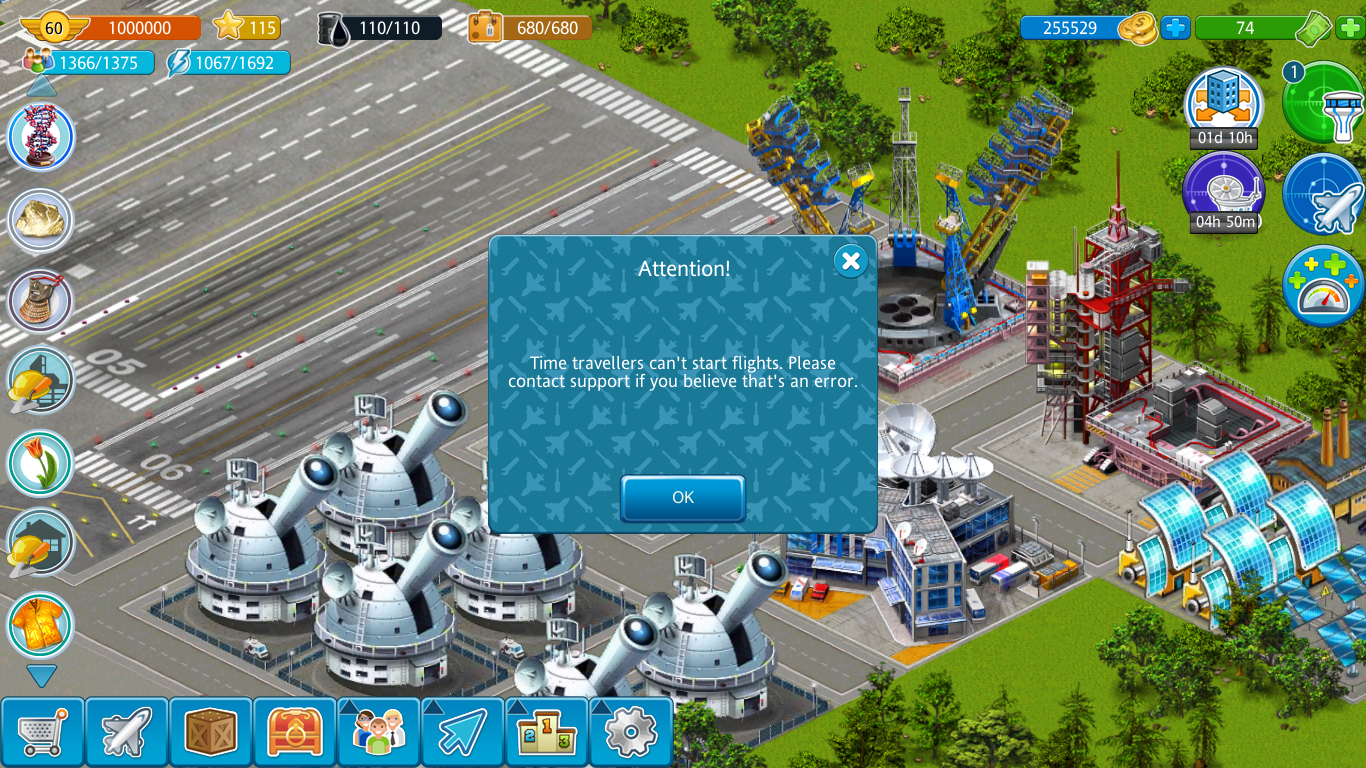Open the gauge bonus boosts icon

coord(1324,286)
